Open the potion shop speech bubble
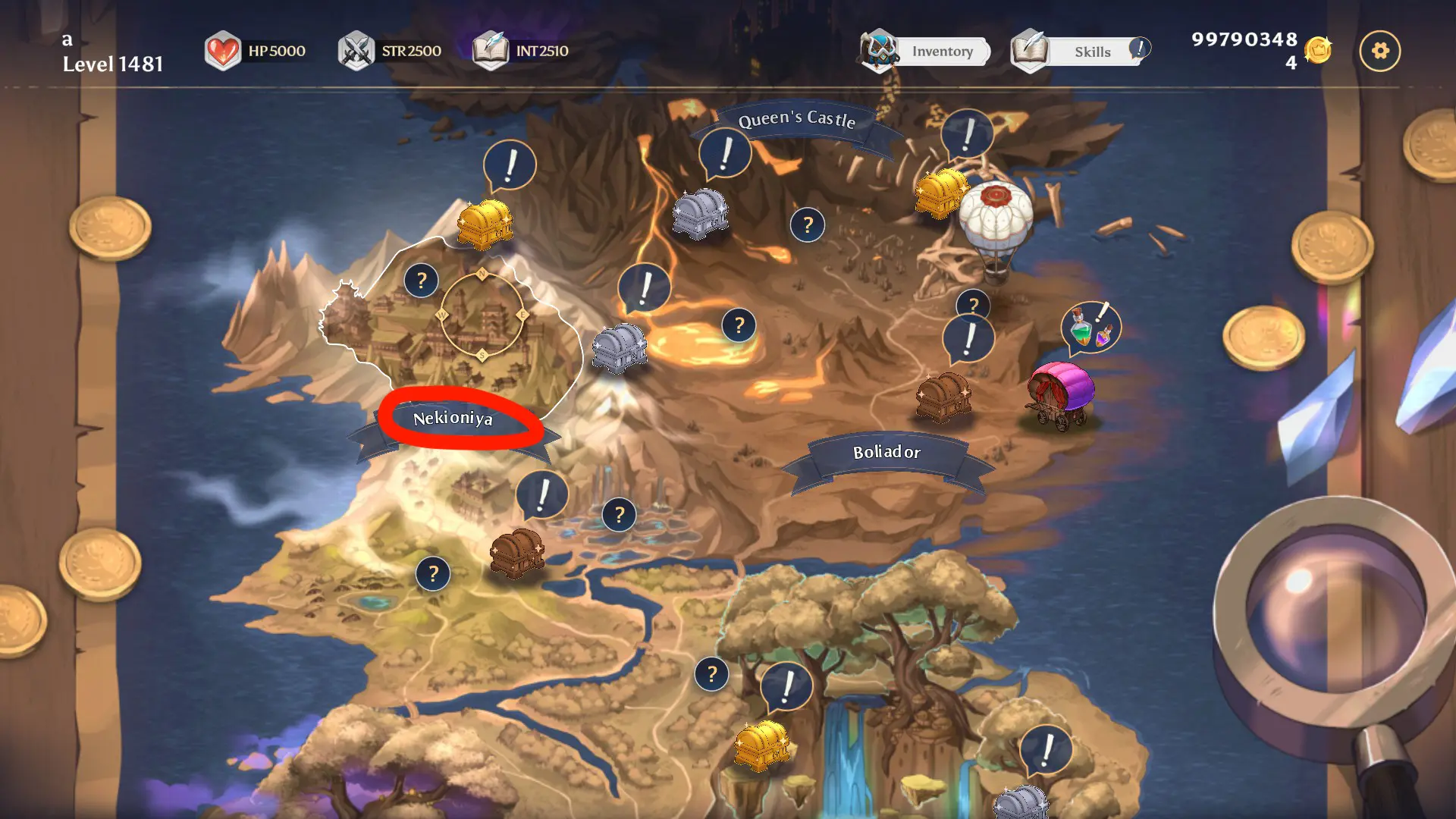The width and height of the screenshot is (1456, 819). (x=1090, y=328)
